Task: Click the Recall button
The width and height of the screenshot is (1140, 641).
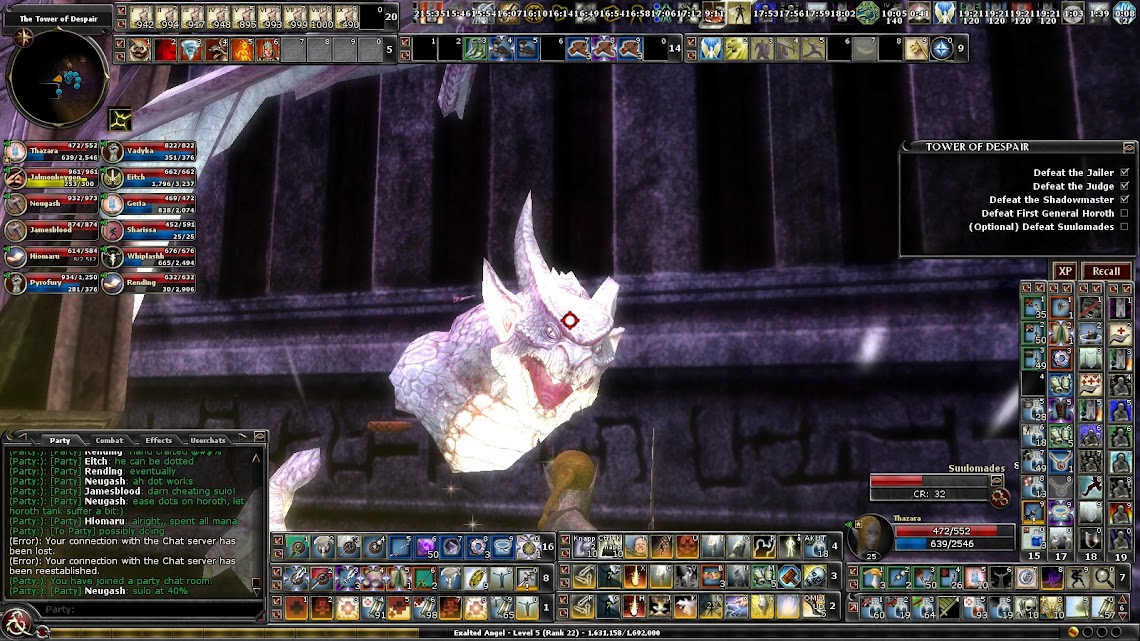Action: 1105,271
